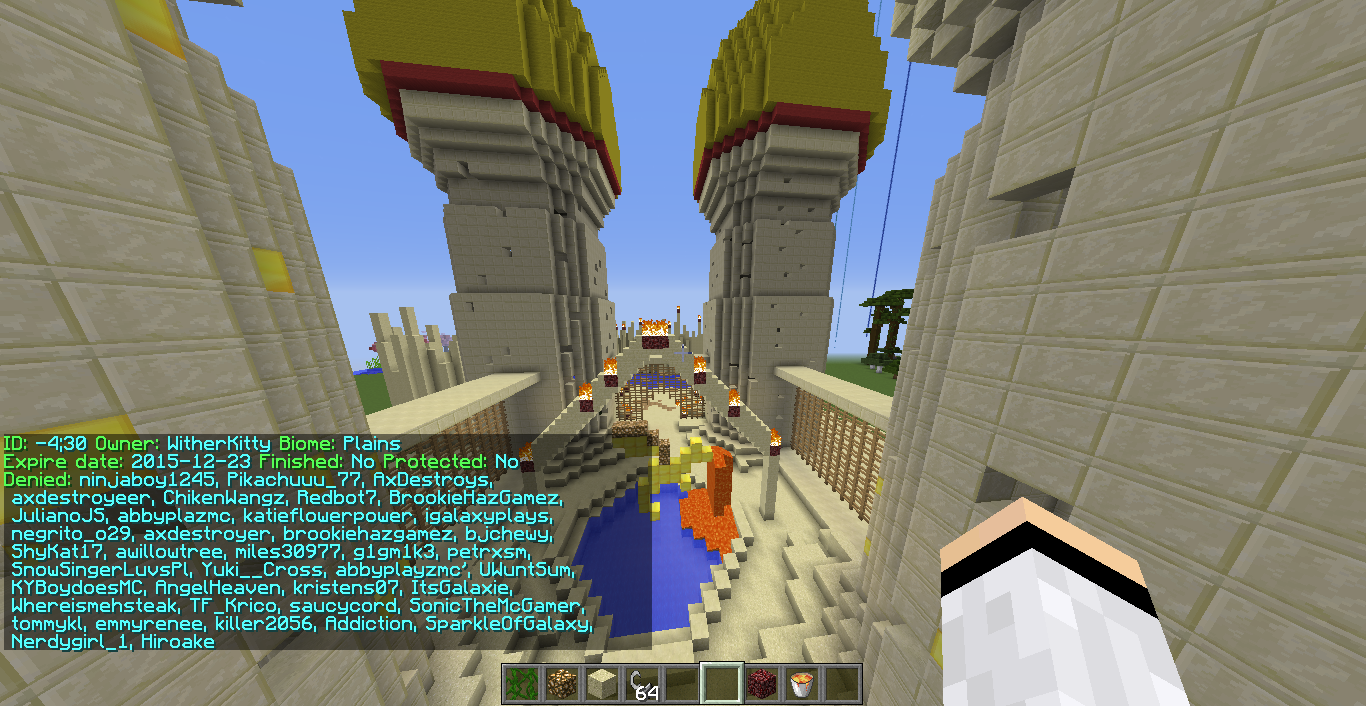
Task: Choose the sandstone block in hotbar
Action: coord(601,684)
